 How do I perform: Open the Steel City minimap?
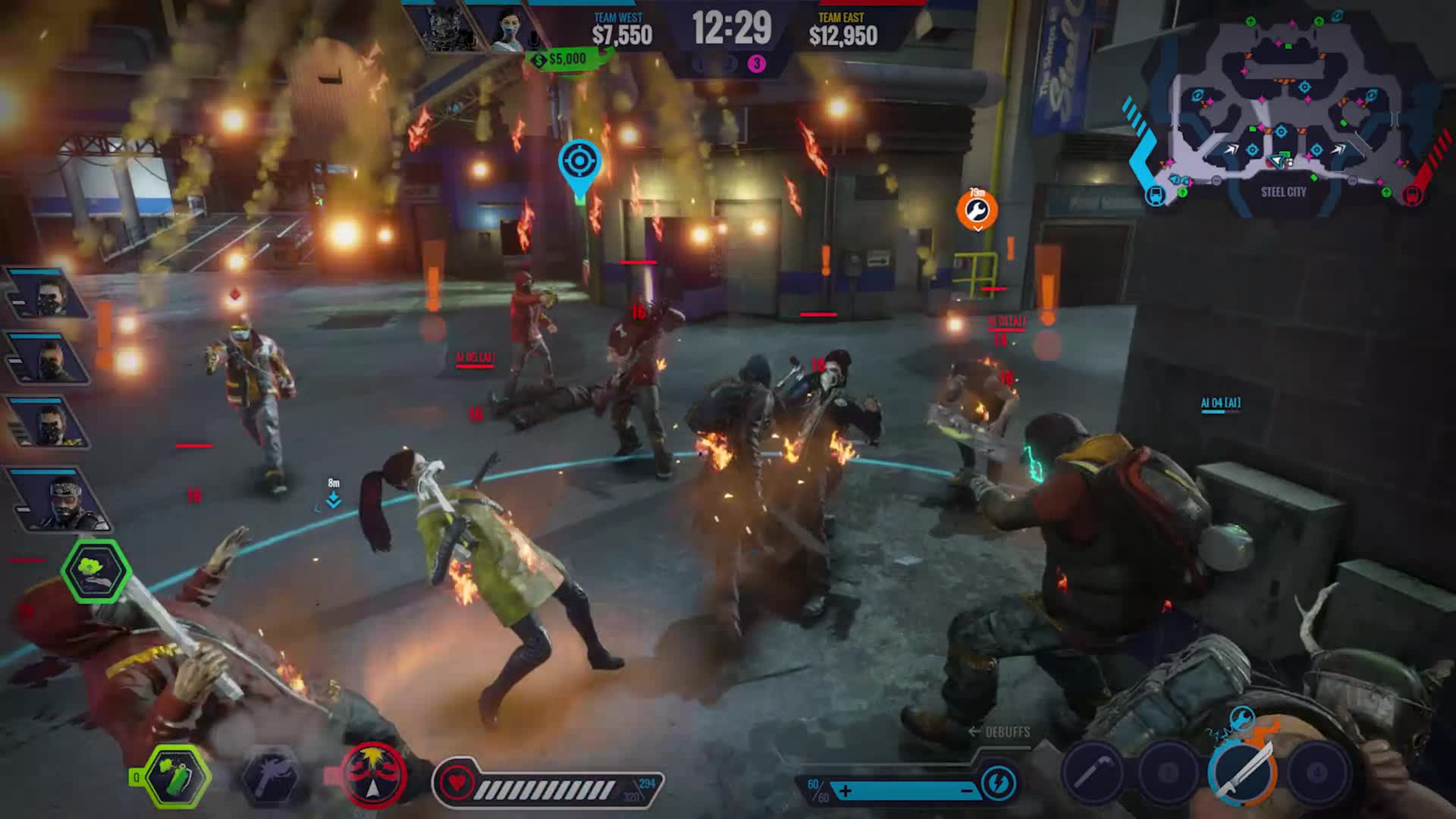pyautogui.click(x=1283, y=110)
